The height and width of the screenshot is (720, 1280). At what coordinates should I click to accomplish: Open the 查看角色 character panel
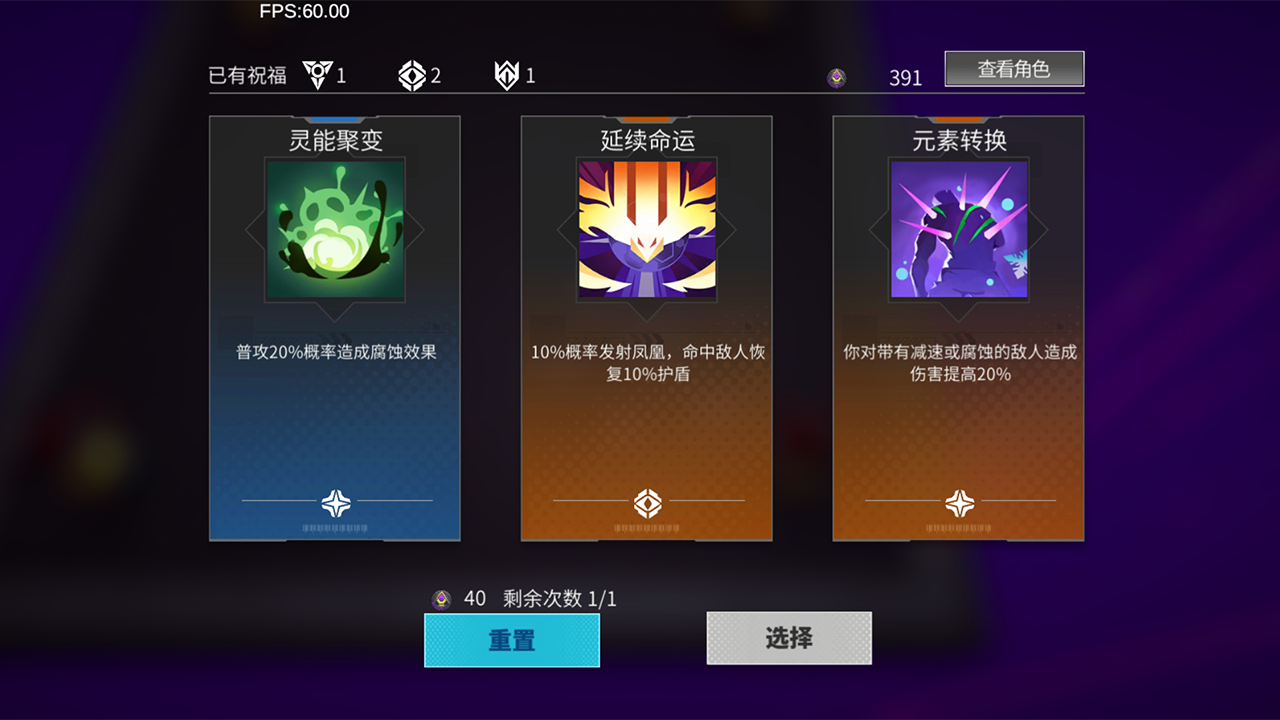[x=1014, y=68]
